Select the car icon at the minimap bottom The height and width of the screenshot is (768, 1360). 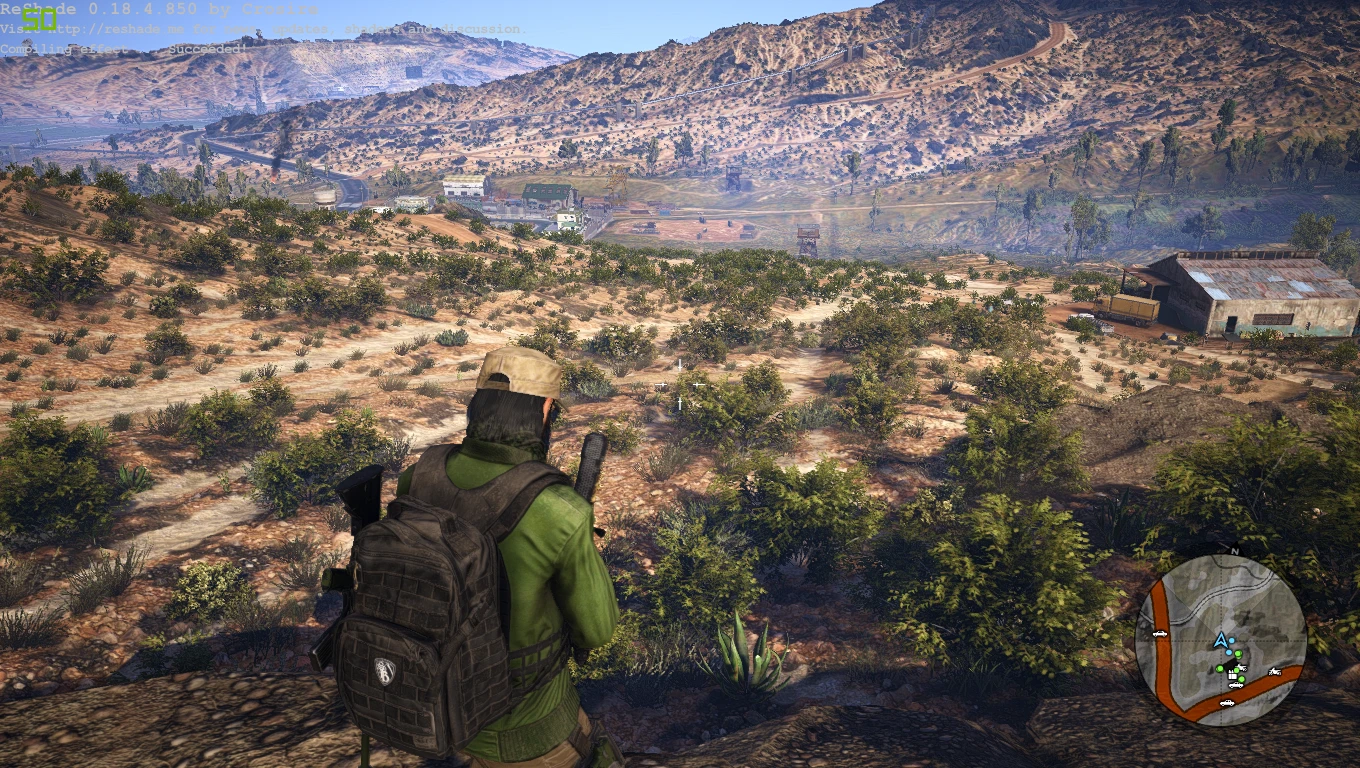(1228, 703)
